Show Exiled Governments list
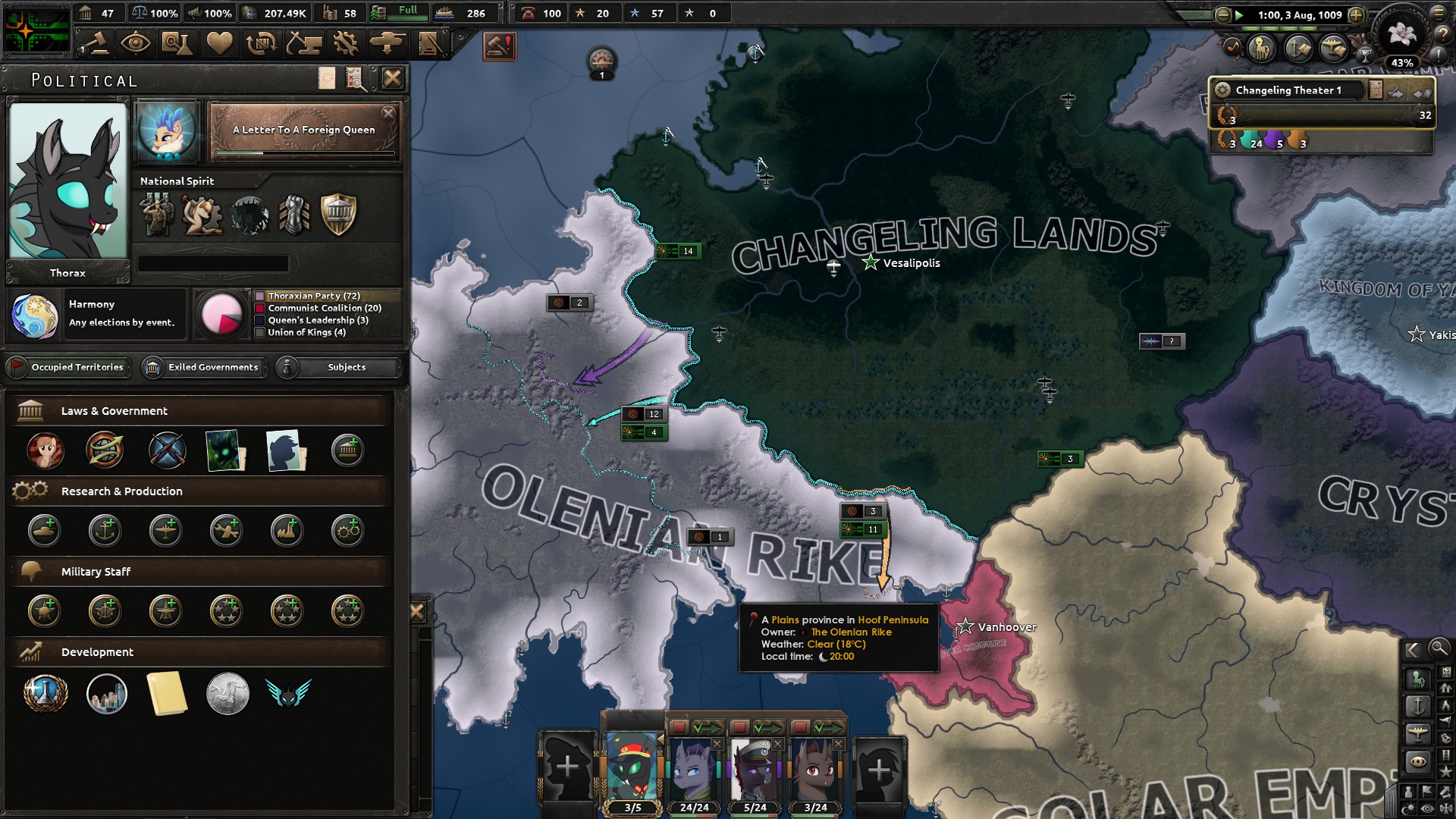This screenshot has height=819, width=1456. pyautogui.click(x=204, y=367)
